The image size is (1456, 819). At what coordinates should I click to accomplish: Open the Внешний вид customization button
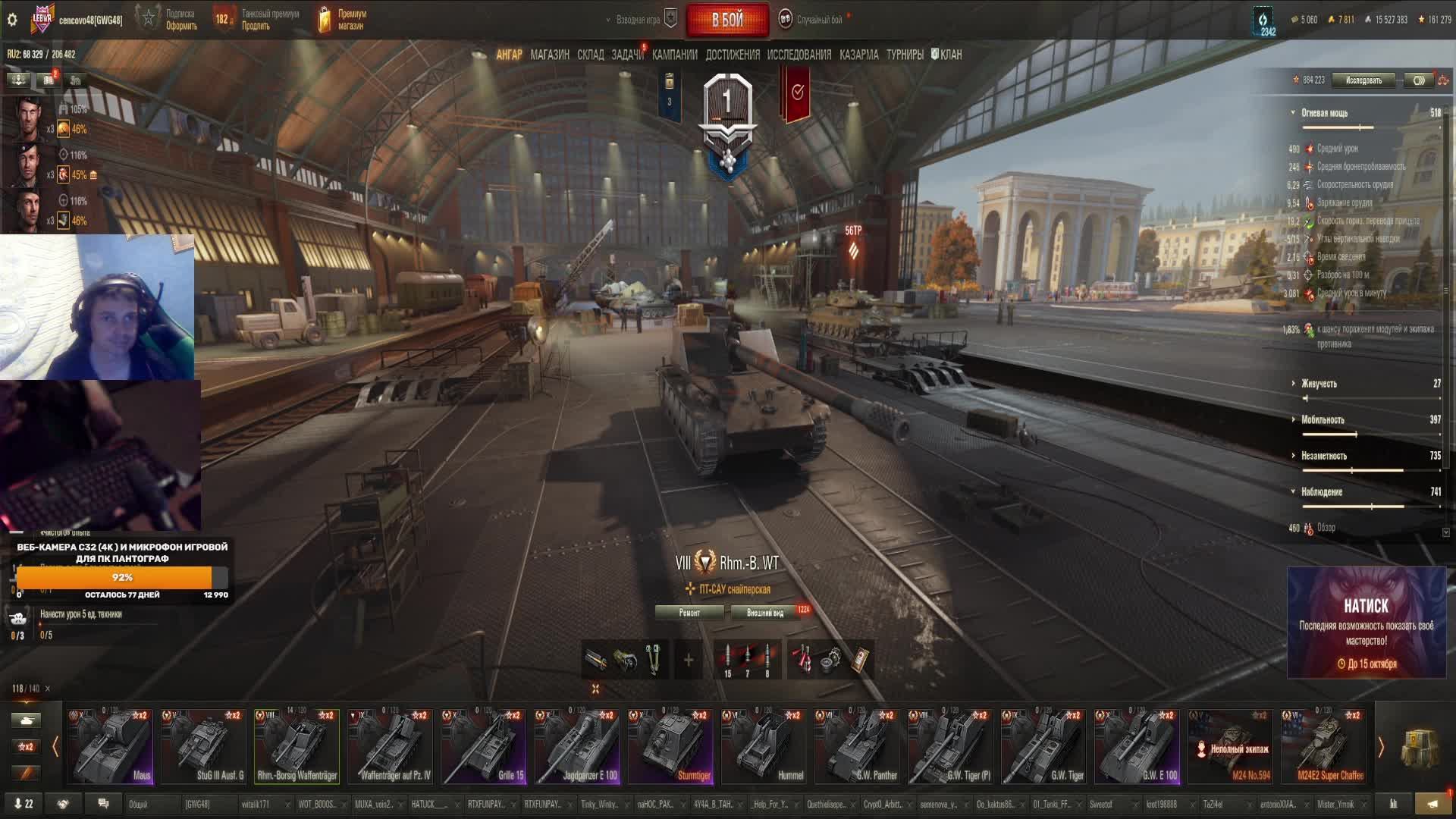point(765,613)
